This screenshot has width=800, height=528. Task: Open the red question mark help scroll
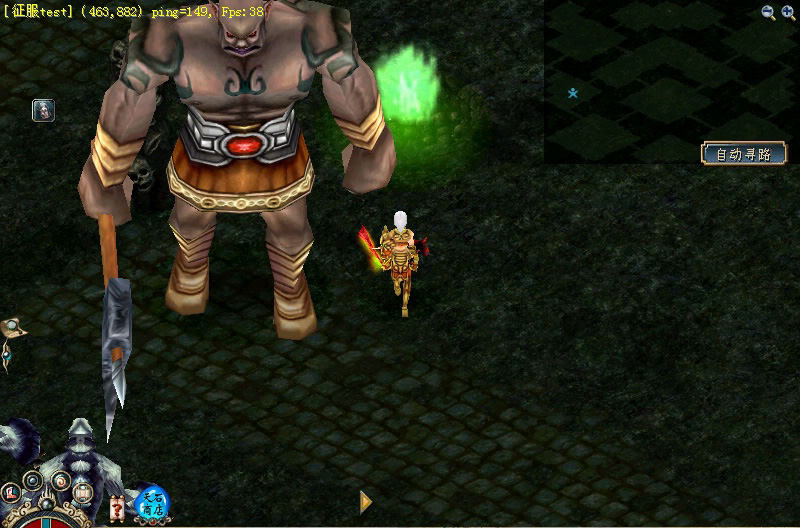(118, 509)
